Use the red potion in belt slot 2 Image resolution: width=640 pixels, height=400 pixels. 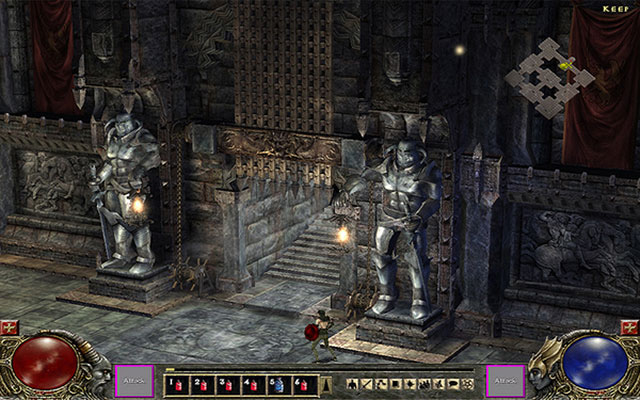point(203,384)
